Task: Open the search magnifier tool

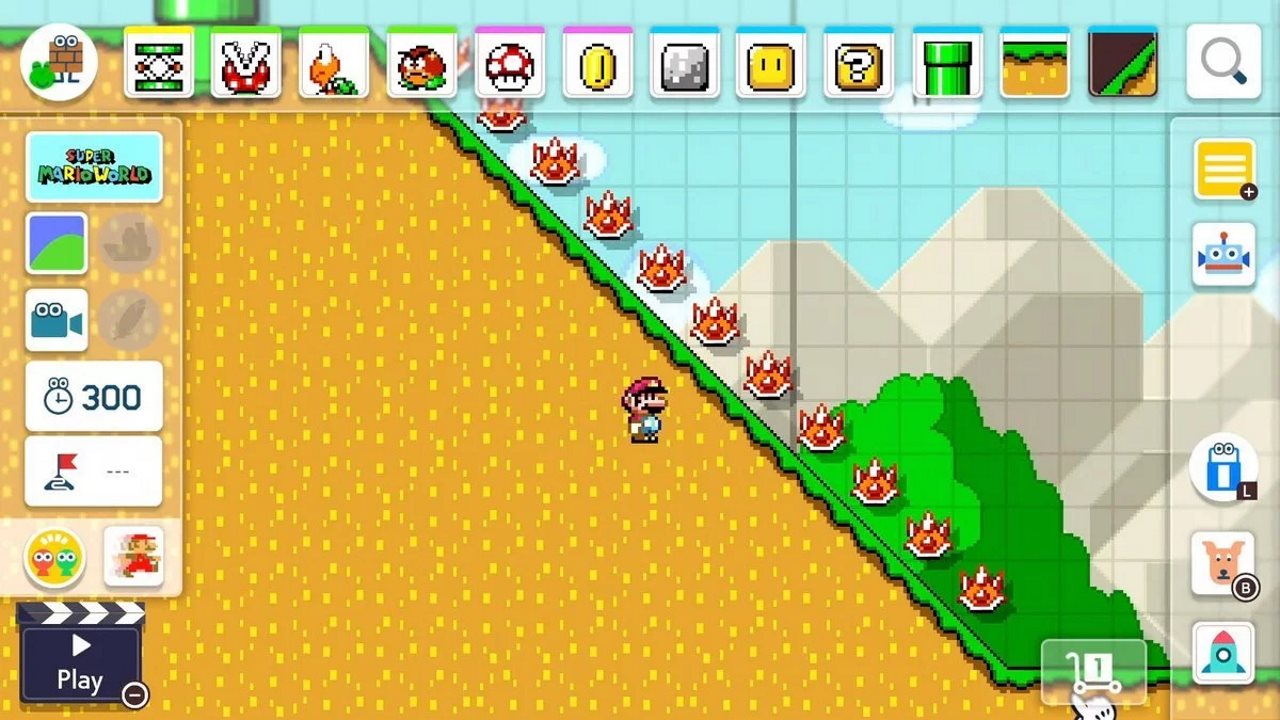Action: point(1224,61)
